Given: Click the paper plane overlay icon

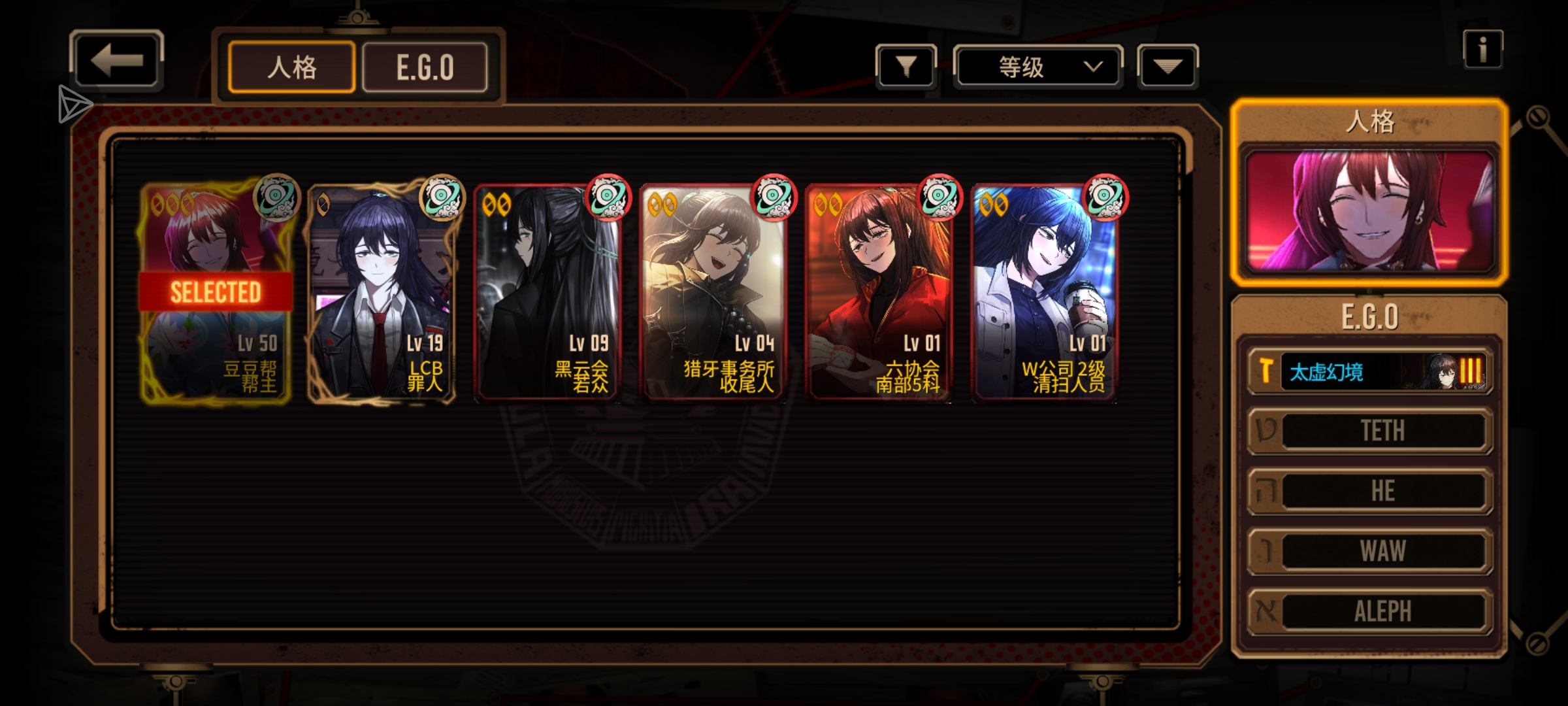Looking at the screenshot, I should pos(73,105).
